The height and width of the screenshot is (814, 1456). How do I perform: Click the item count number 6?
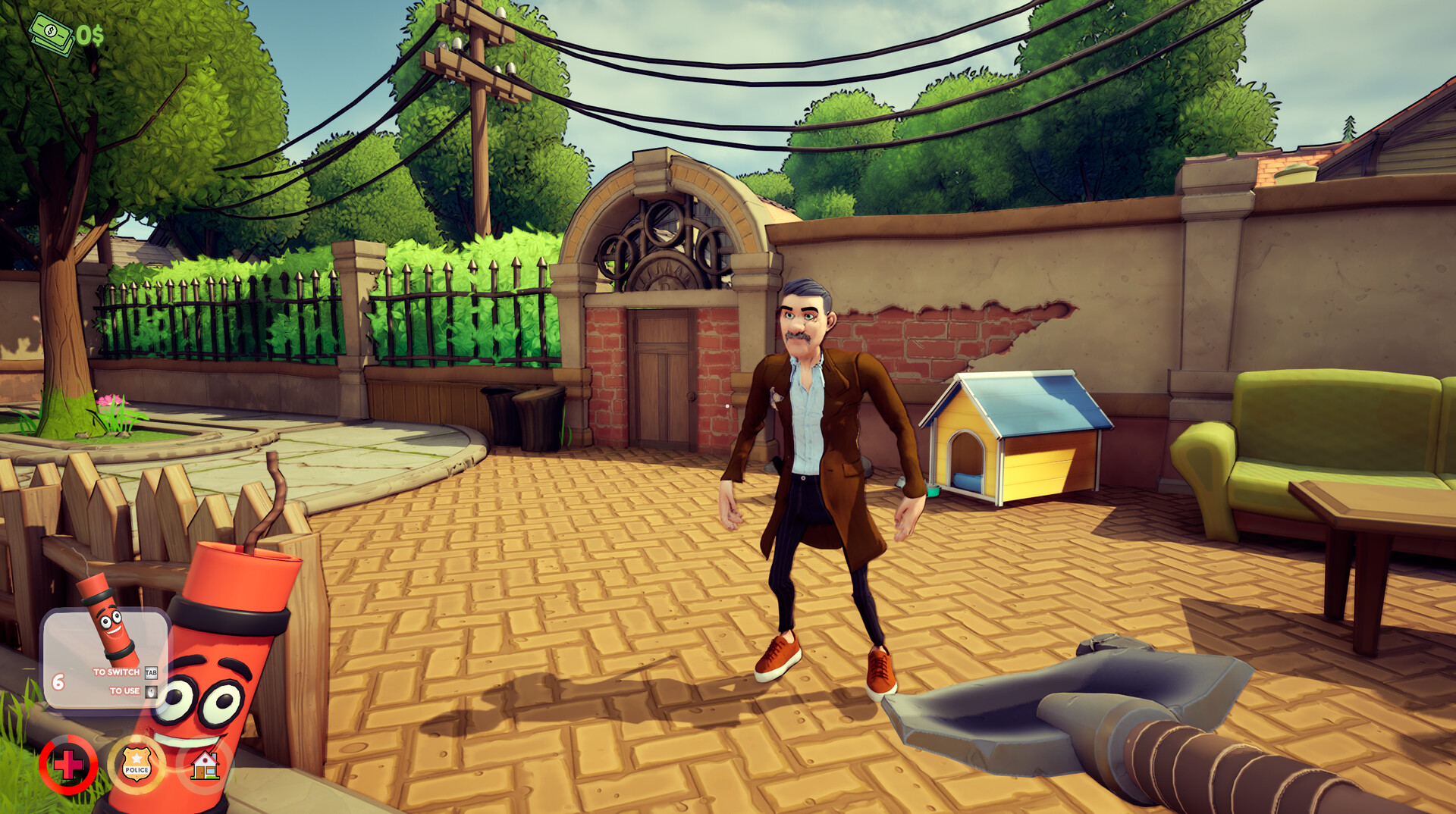(x=58, y=681)
